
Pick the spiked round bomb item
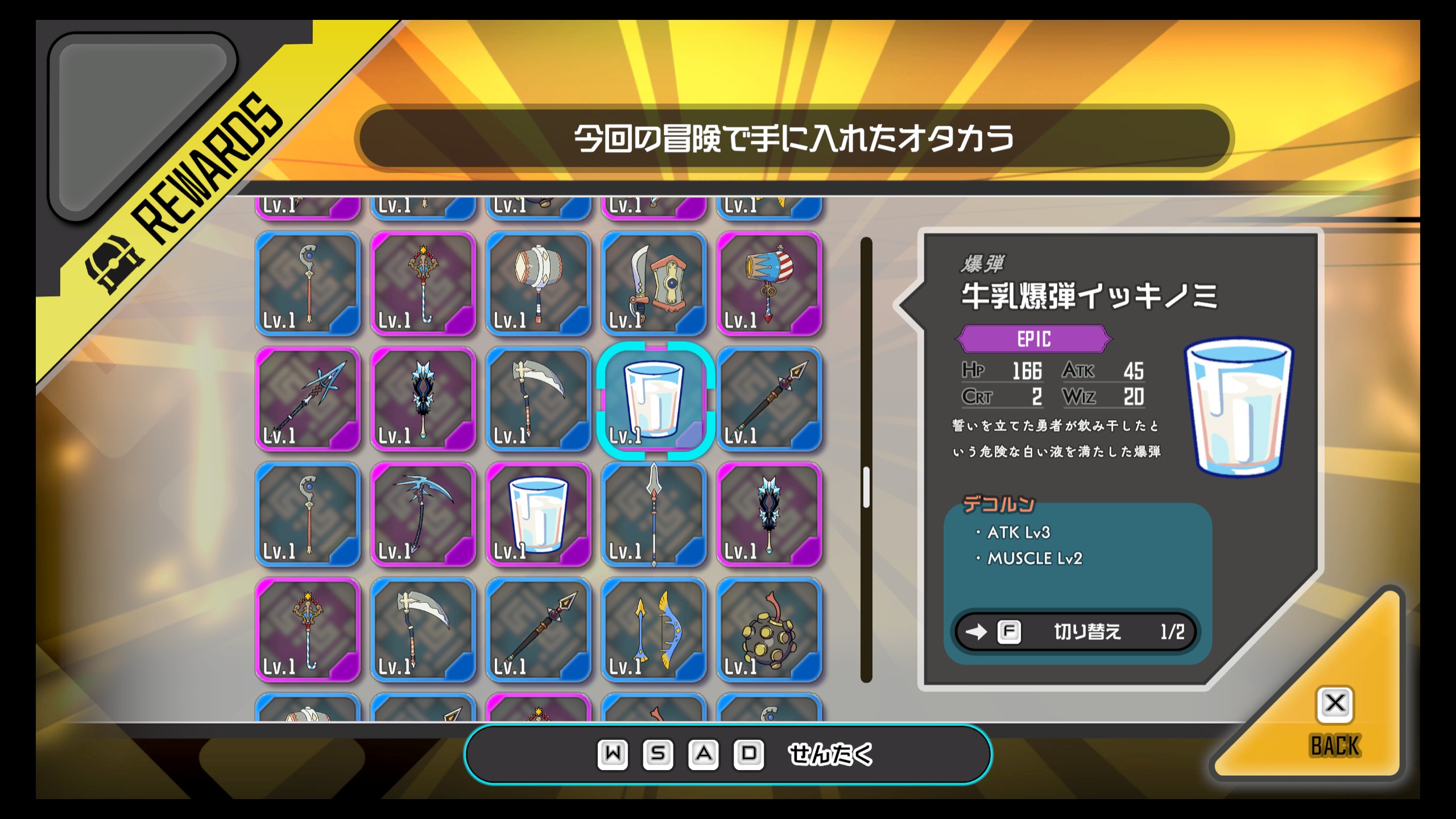point(769,630)
